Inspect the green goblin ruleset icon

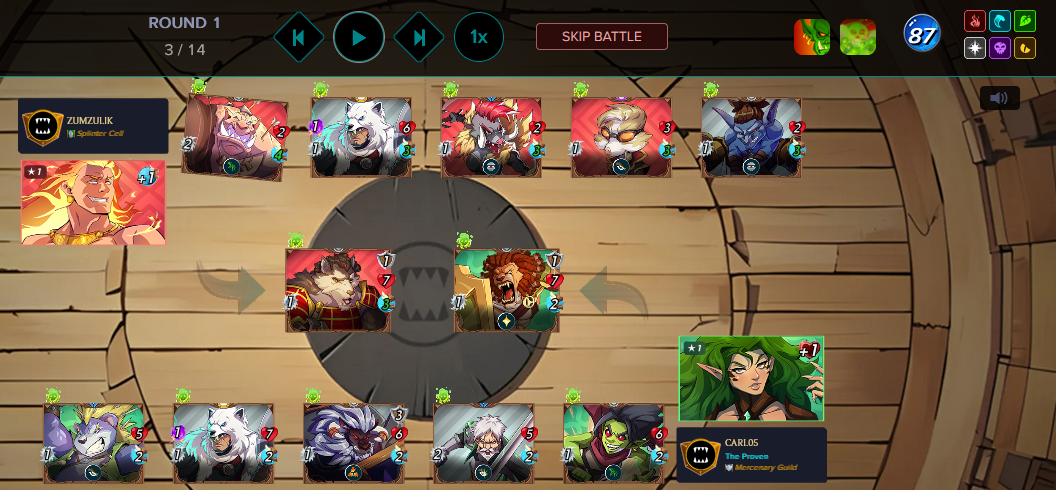[x=811, y=37]
